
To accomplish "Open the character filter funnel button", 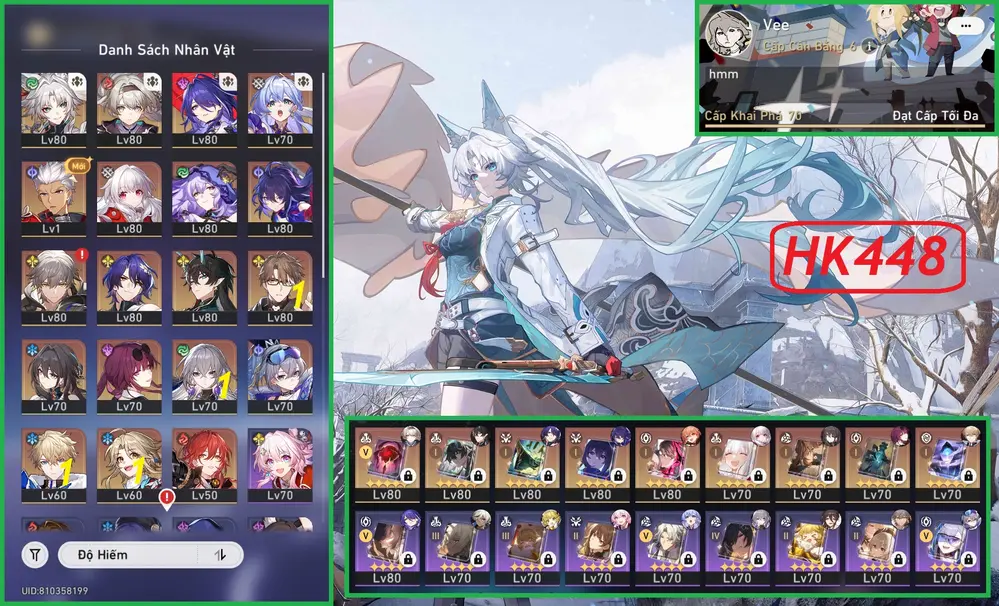I will (36, 555).
